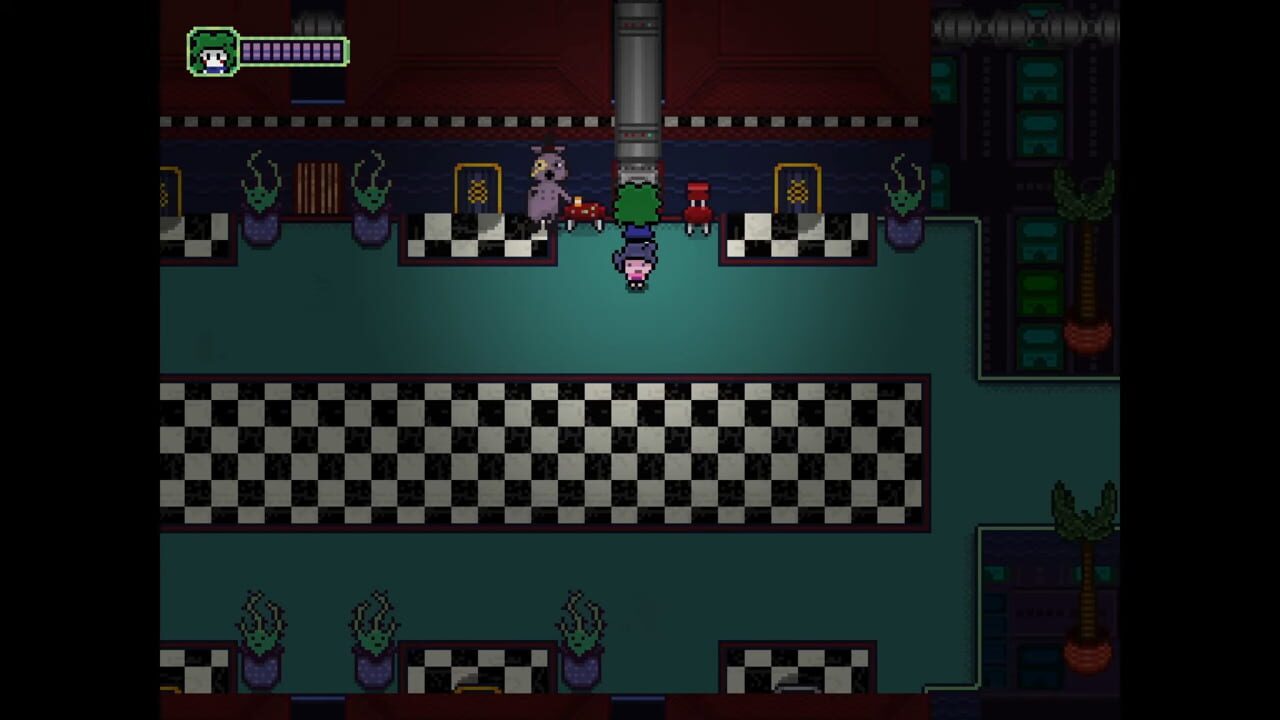Click the red booth chair near the bush
1280x720 pixels.
pyautogui.click(x=697, y=210)
